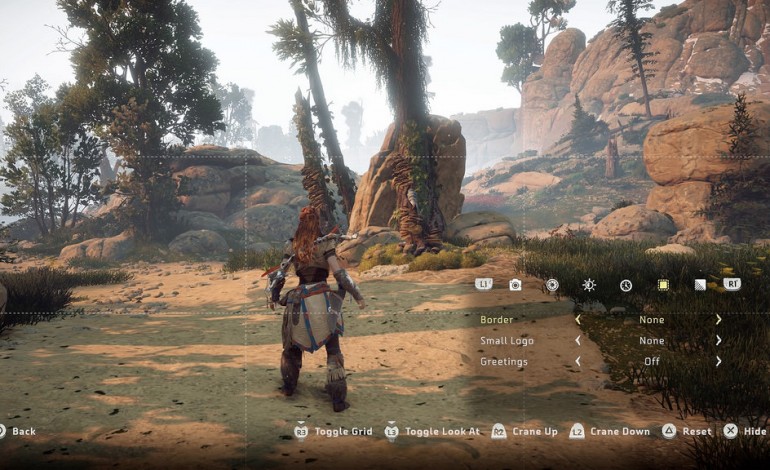The height and width of the screenshot is (470, 770).
Task: Select the yellow frame border tab
Action: [663, 285]
